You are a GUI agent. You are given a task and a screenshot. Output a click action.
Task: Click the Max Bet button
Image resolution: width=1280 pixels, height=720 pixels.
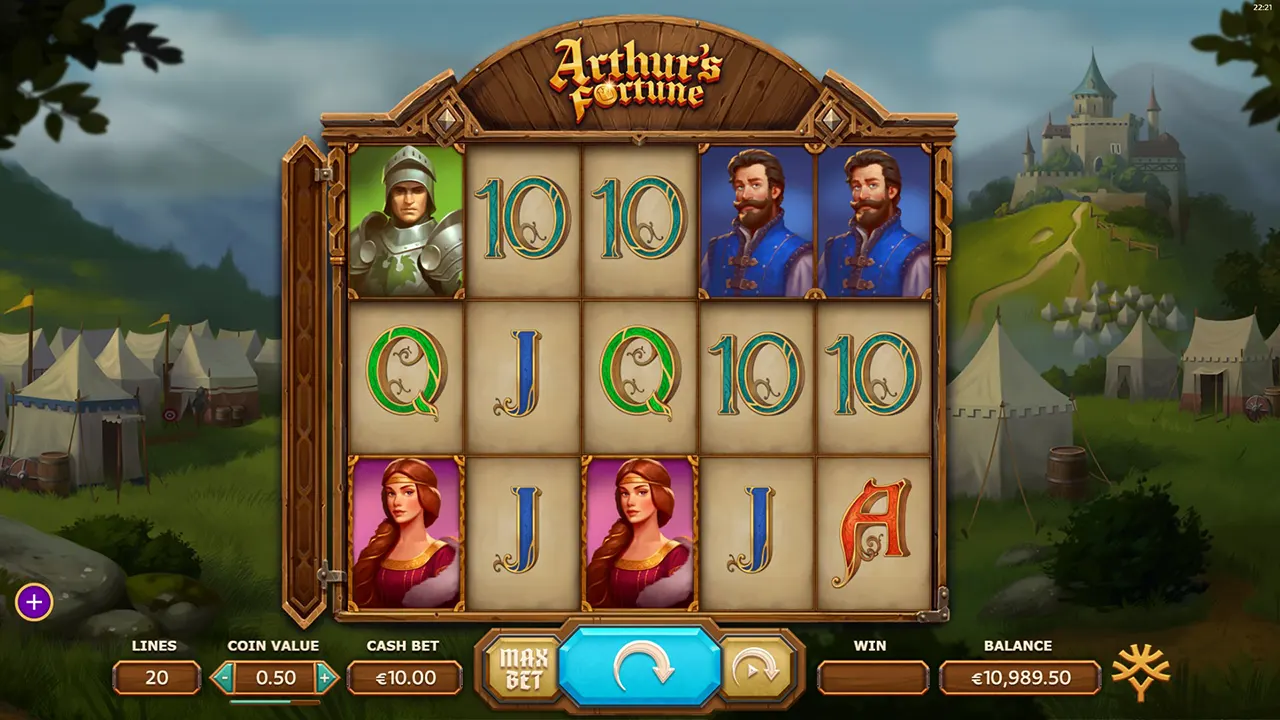click(x=520, y=668)
